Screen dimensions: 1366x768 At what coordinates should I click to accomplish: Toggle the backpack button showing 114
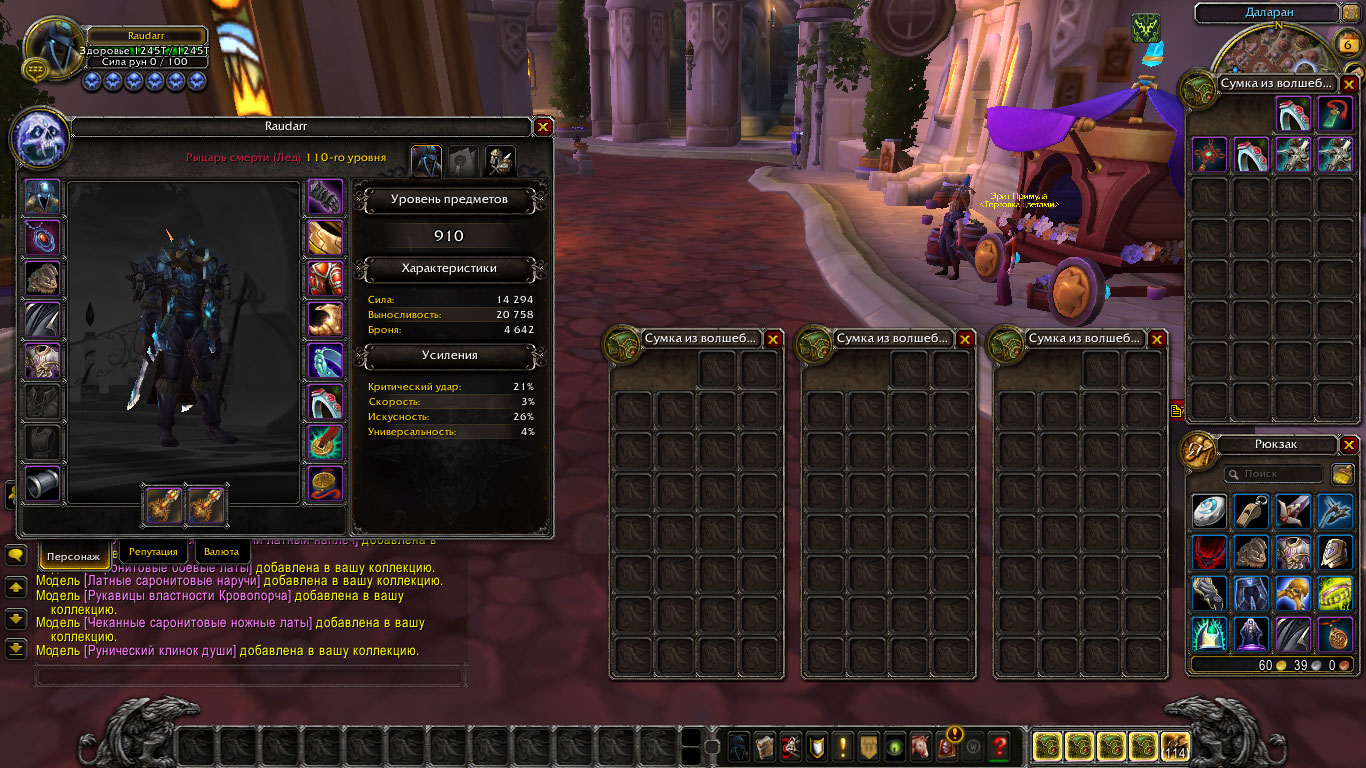click(1174, 746)
